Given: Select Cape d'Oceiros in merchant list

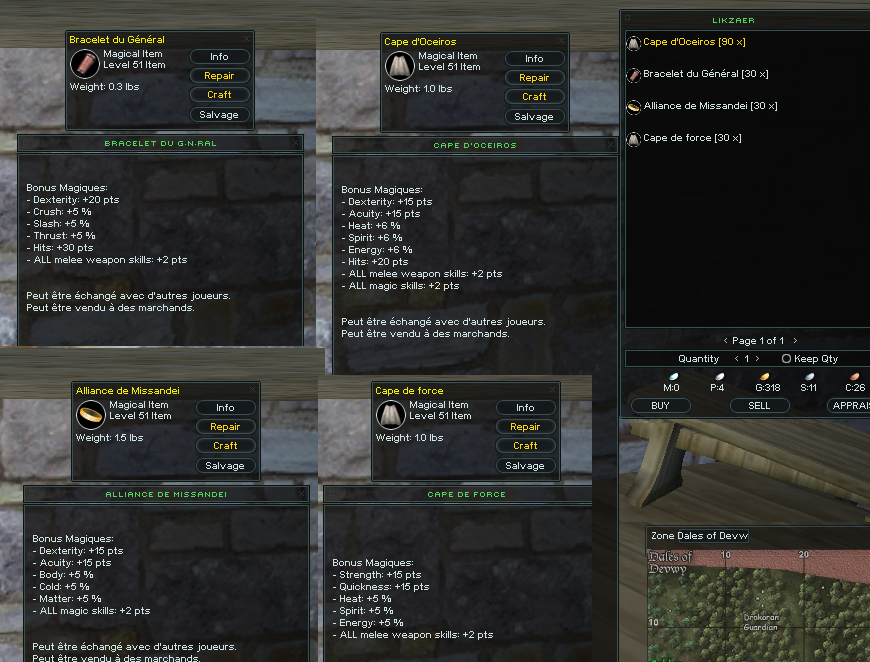Looking at the screenshot, I should [693, 42].
